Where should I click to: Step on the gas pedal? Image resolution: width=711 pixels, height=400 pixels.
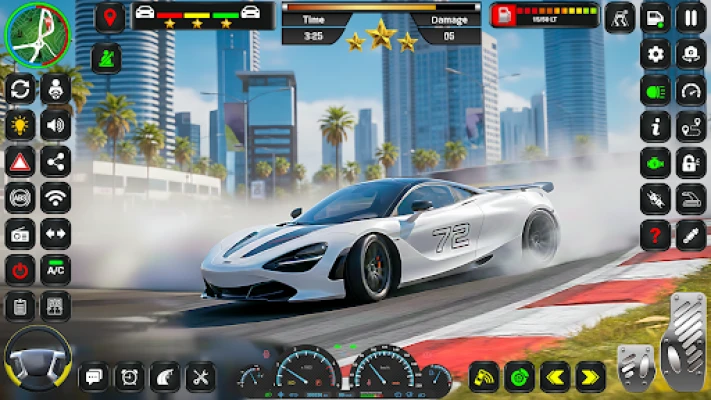(684, 345)
